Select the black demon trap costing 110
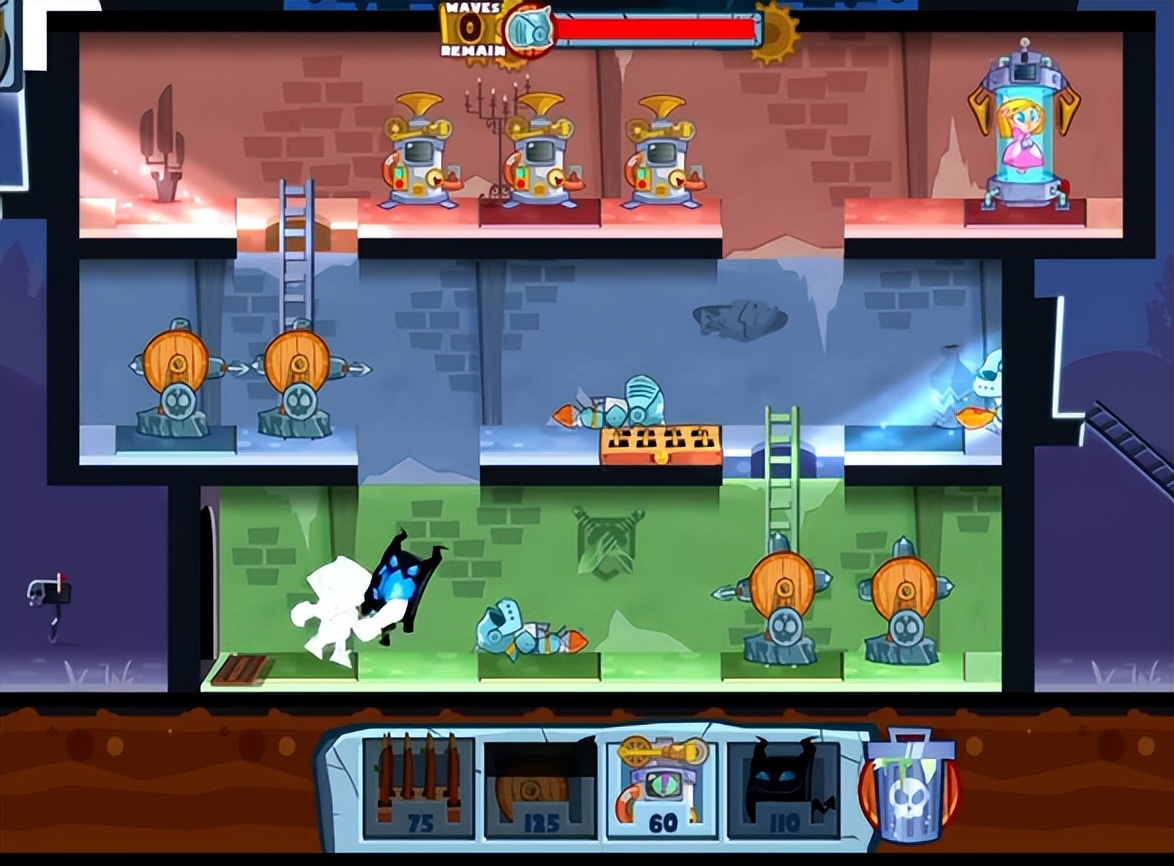 pyautogui.click(x=783, y=787)
